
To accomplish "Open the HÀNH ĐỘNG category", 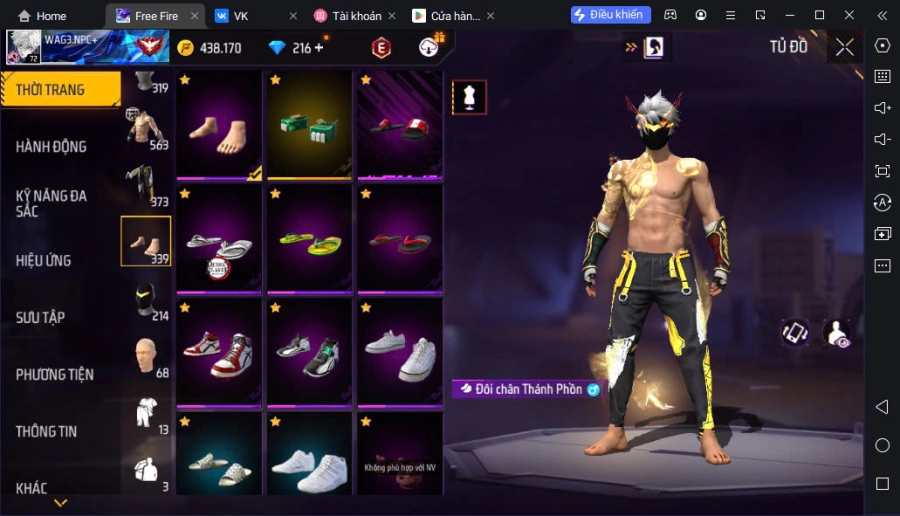I will [51, 147].
